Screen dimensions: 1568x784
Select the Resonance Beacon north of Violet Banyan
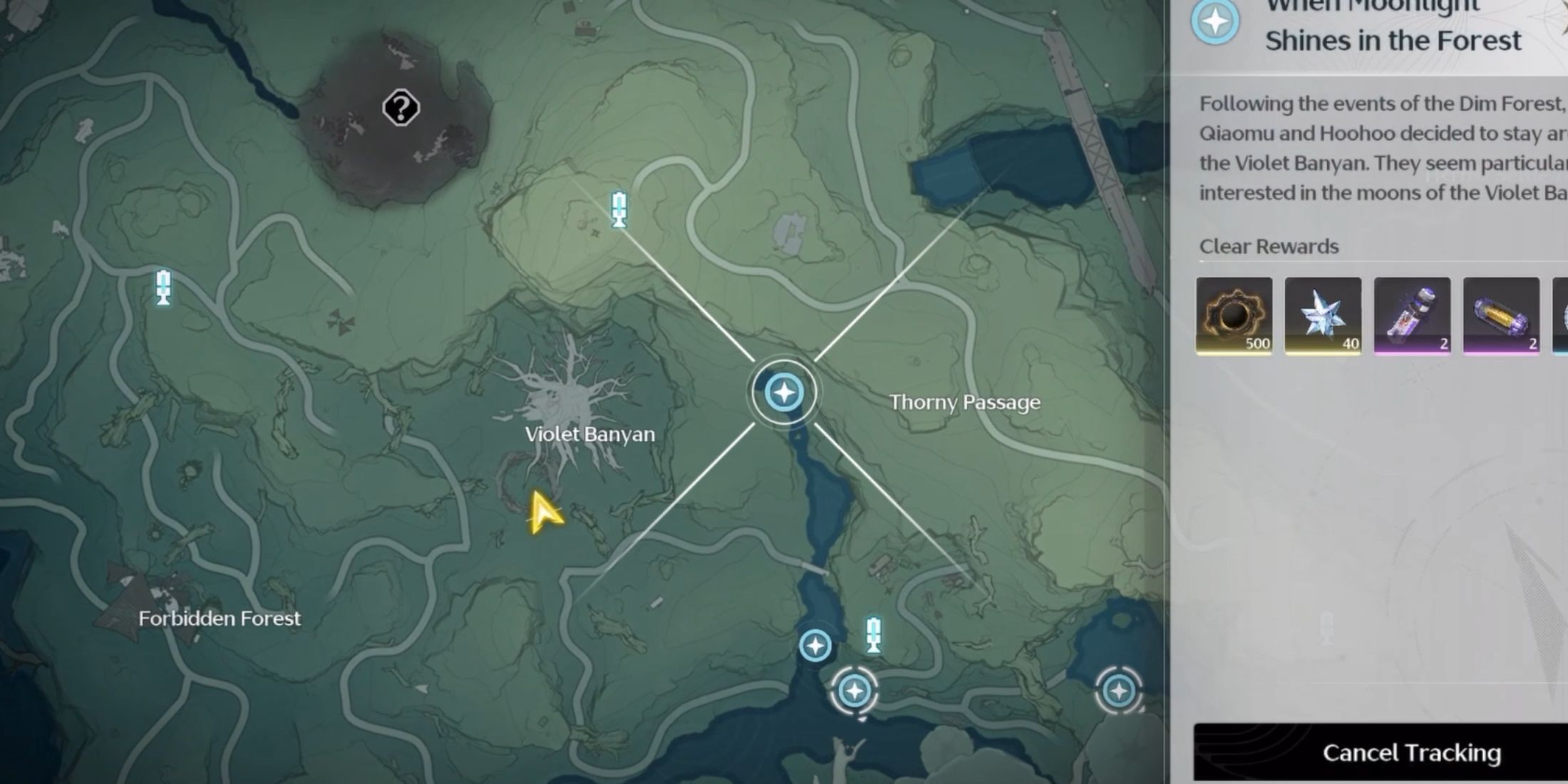tap(619, 210)
